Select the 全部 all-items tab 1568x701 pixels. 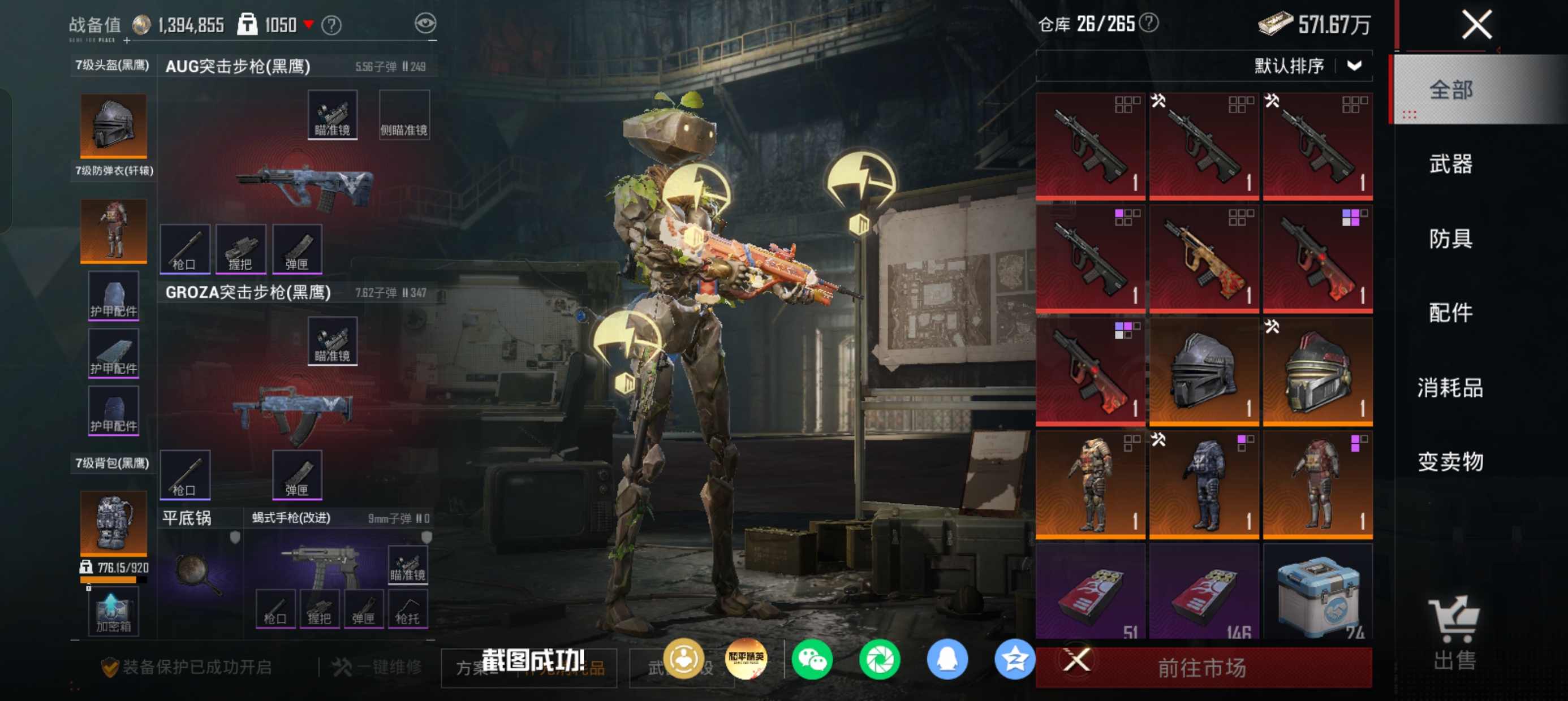tap(1450, 90)
